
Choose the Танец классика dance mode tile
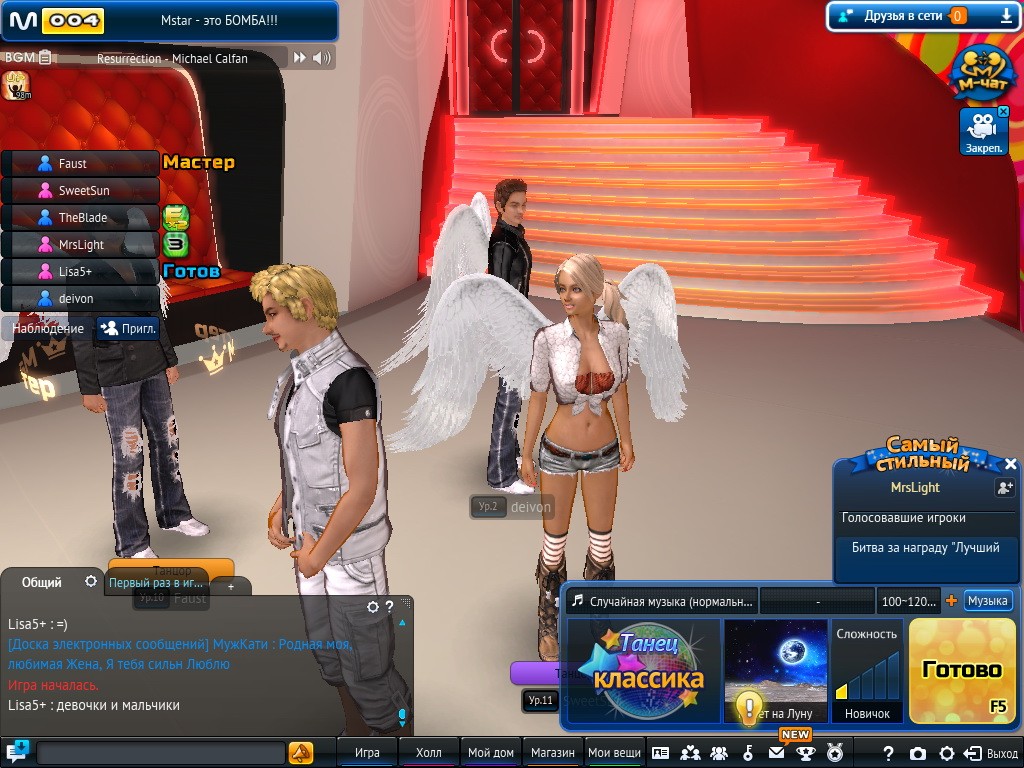644,669
